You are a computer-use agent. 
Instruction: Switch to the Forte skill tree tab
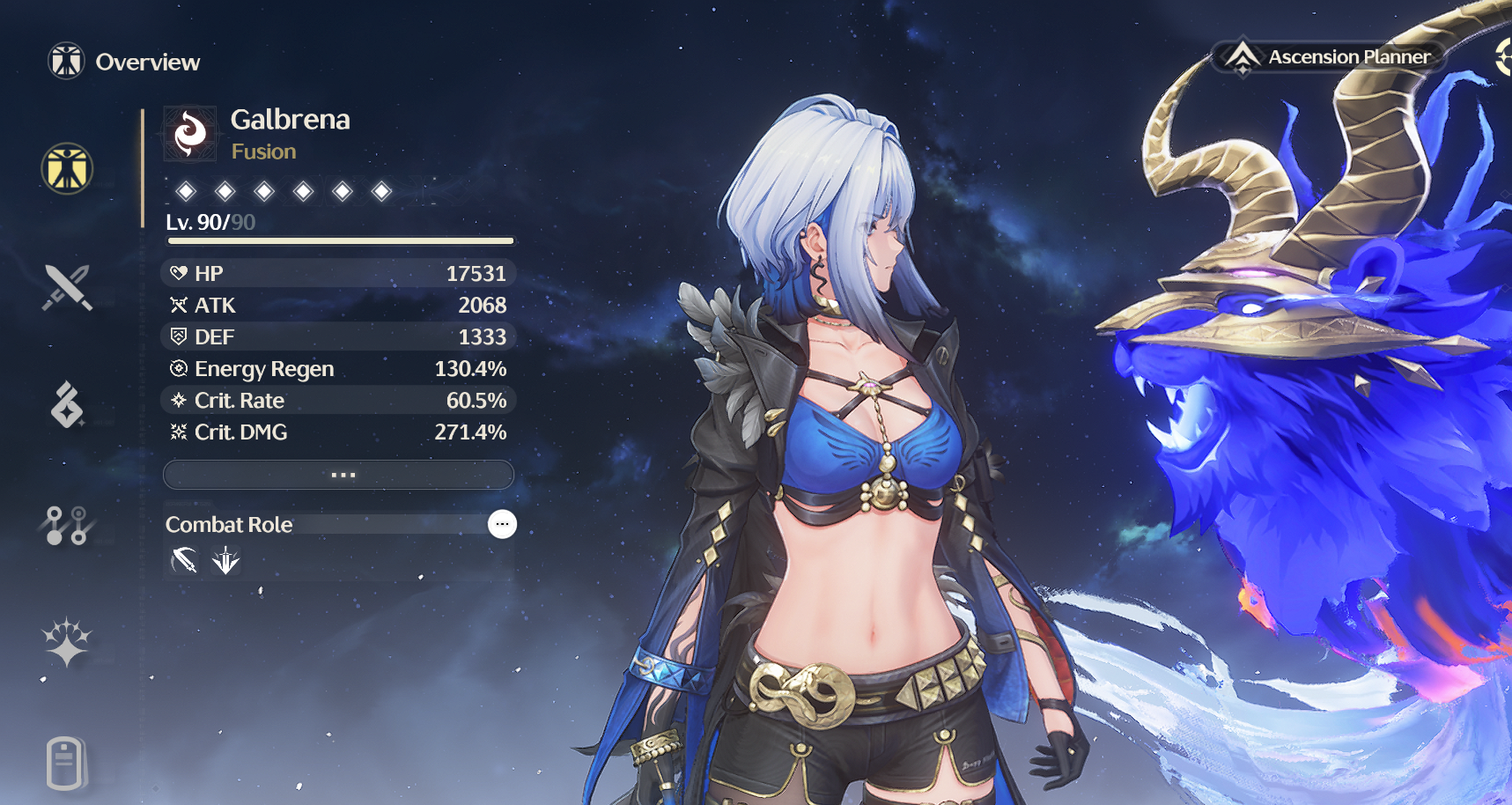point(67,525)
